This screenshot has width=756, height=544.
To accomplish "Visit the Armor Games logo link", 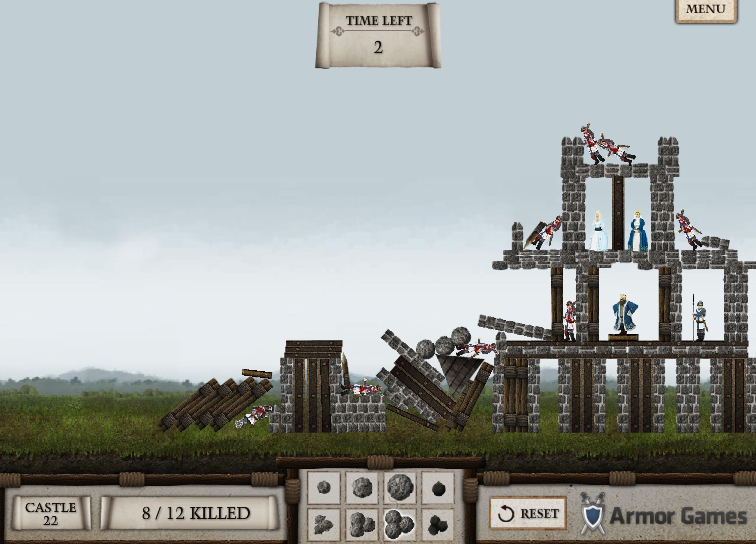I will coord(663,514).
